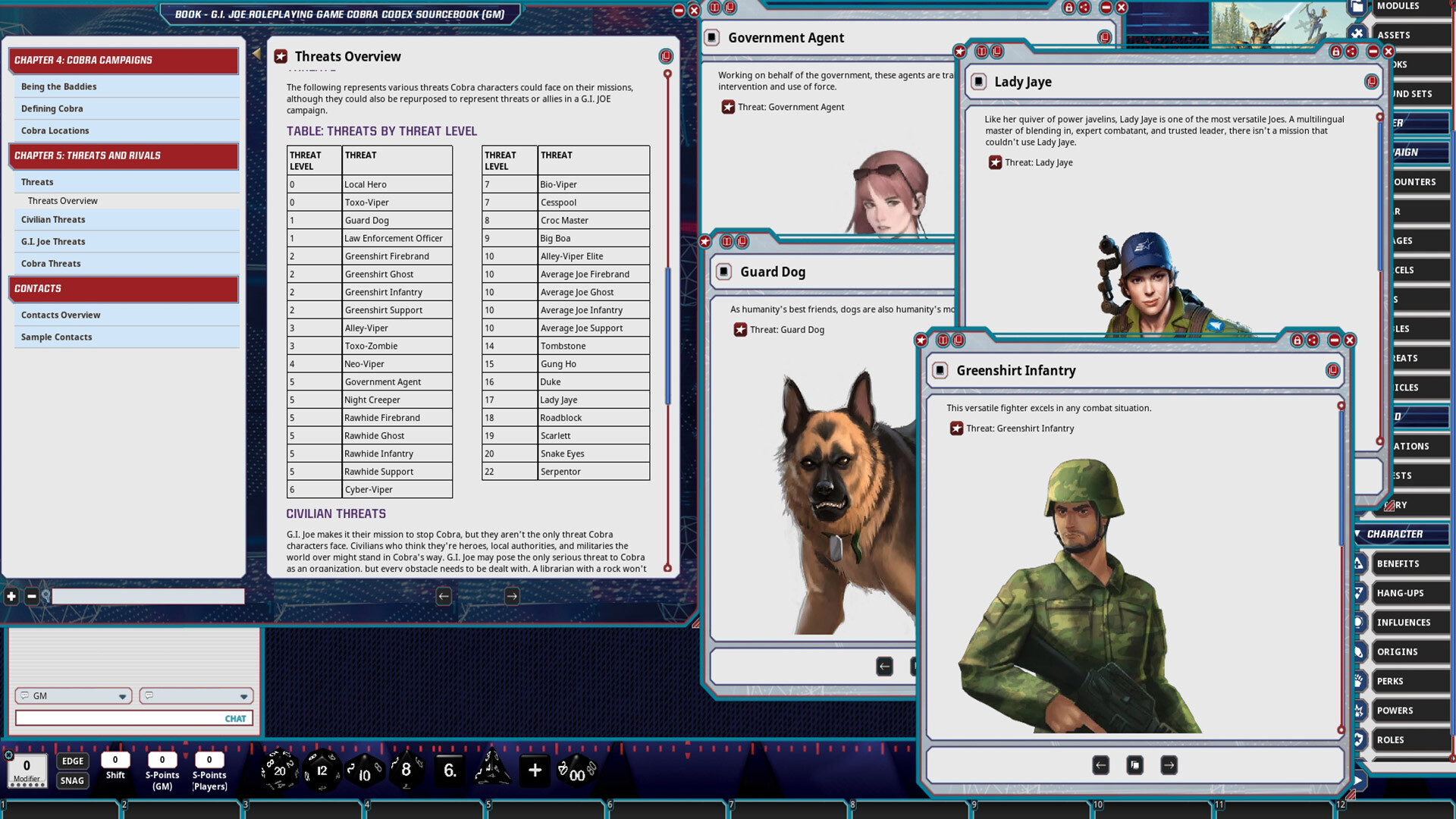
Task: Roll the d20 die from the dice tray
Action: tap(279, 770)
